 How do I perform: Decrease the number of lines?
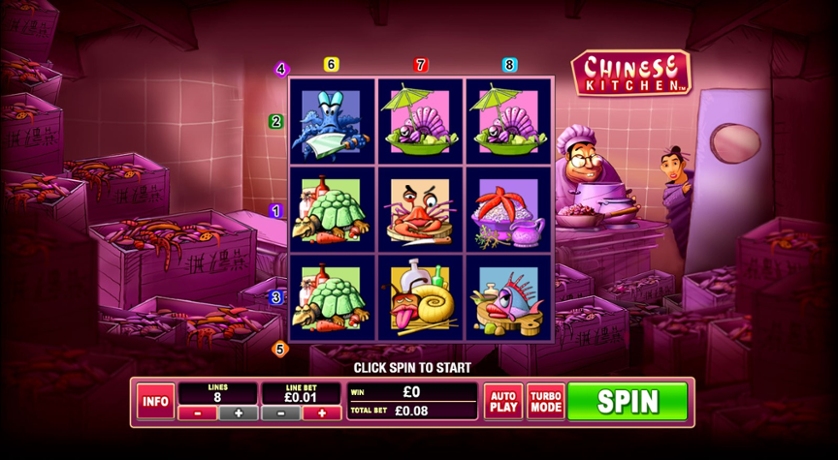click(x=197, y=413)
